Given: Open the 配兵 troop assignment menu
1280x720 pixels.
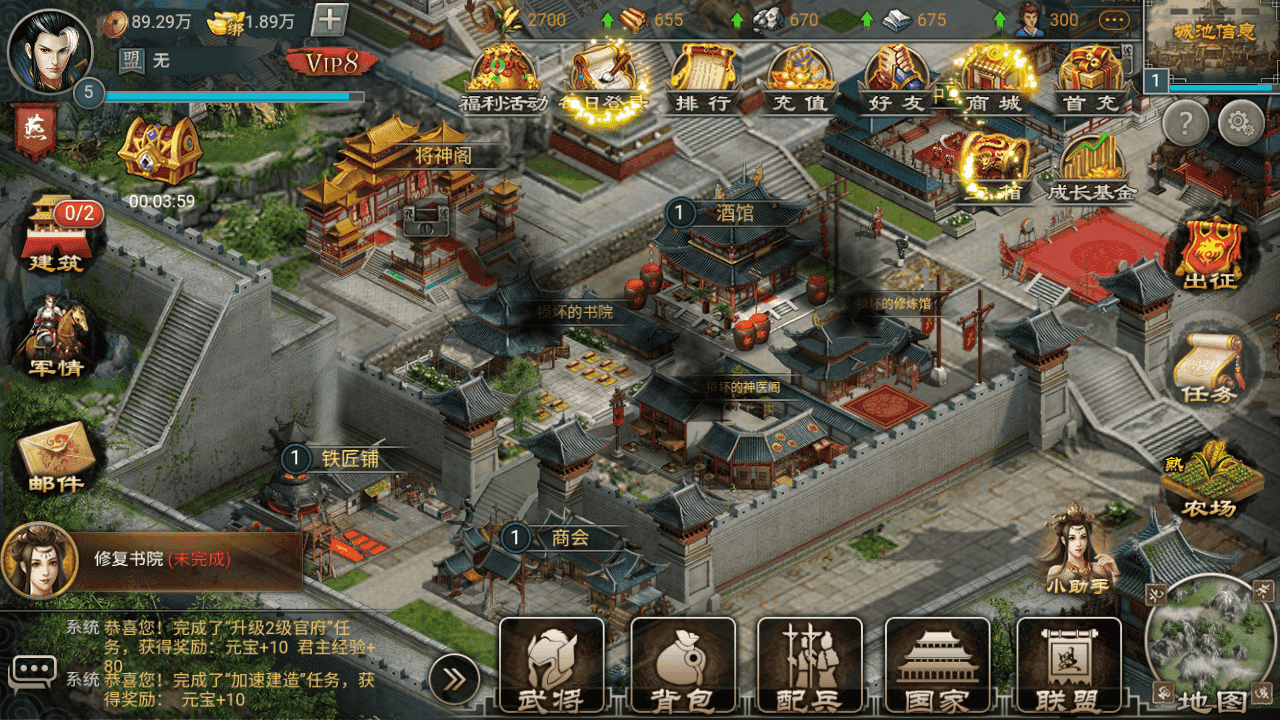Looking at the screenshot, I should (x=810, y=666).
